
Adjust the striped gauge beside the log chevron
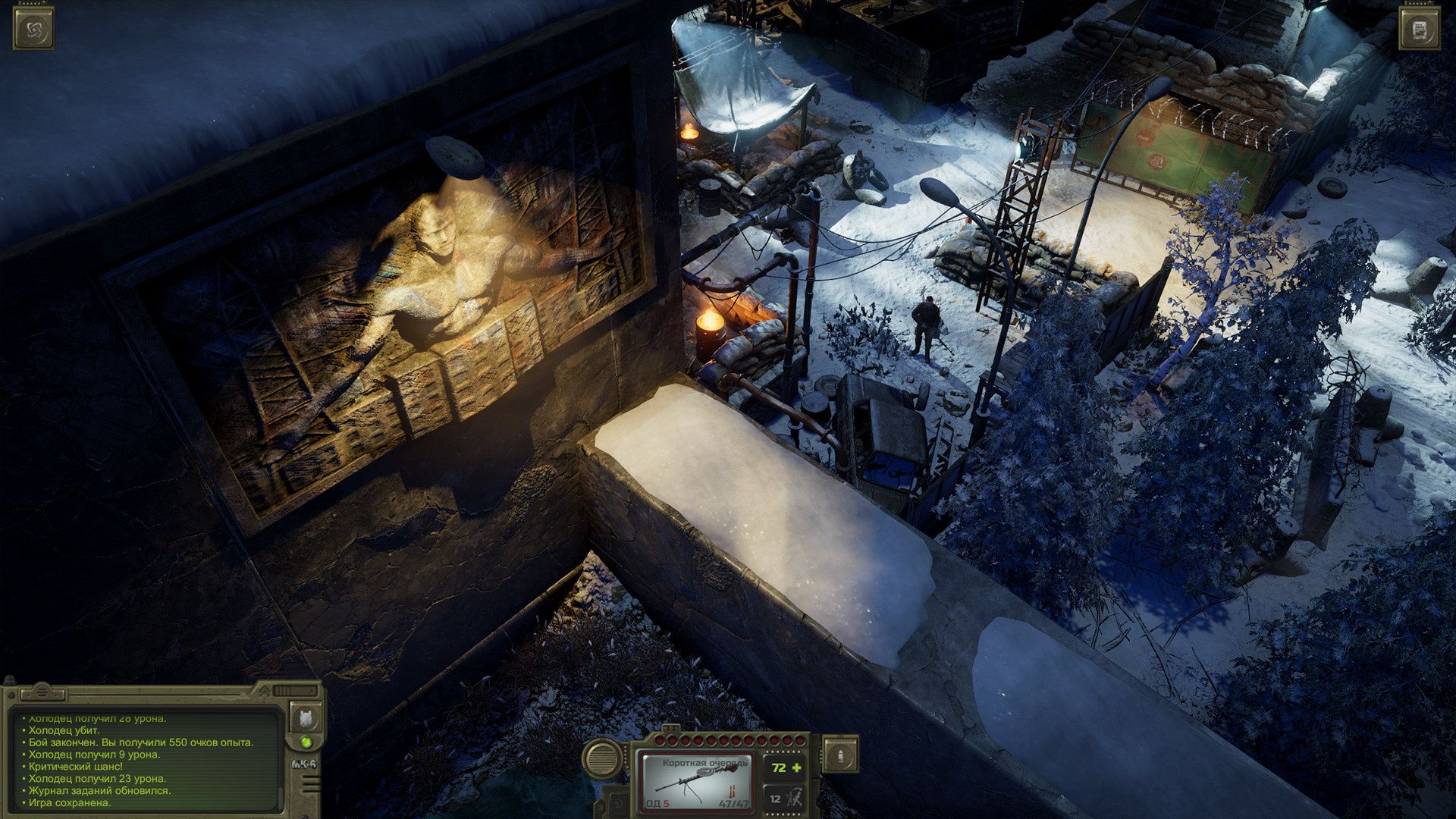point(294,691)
